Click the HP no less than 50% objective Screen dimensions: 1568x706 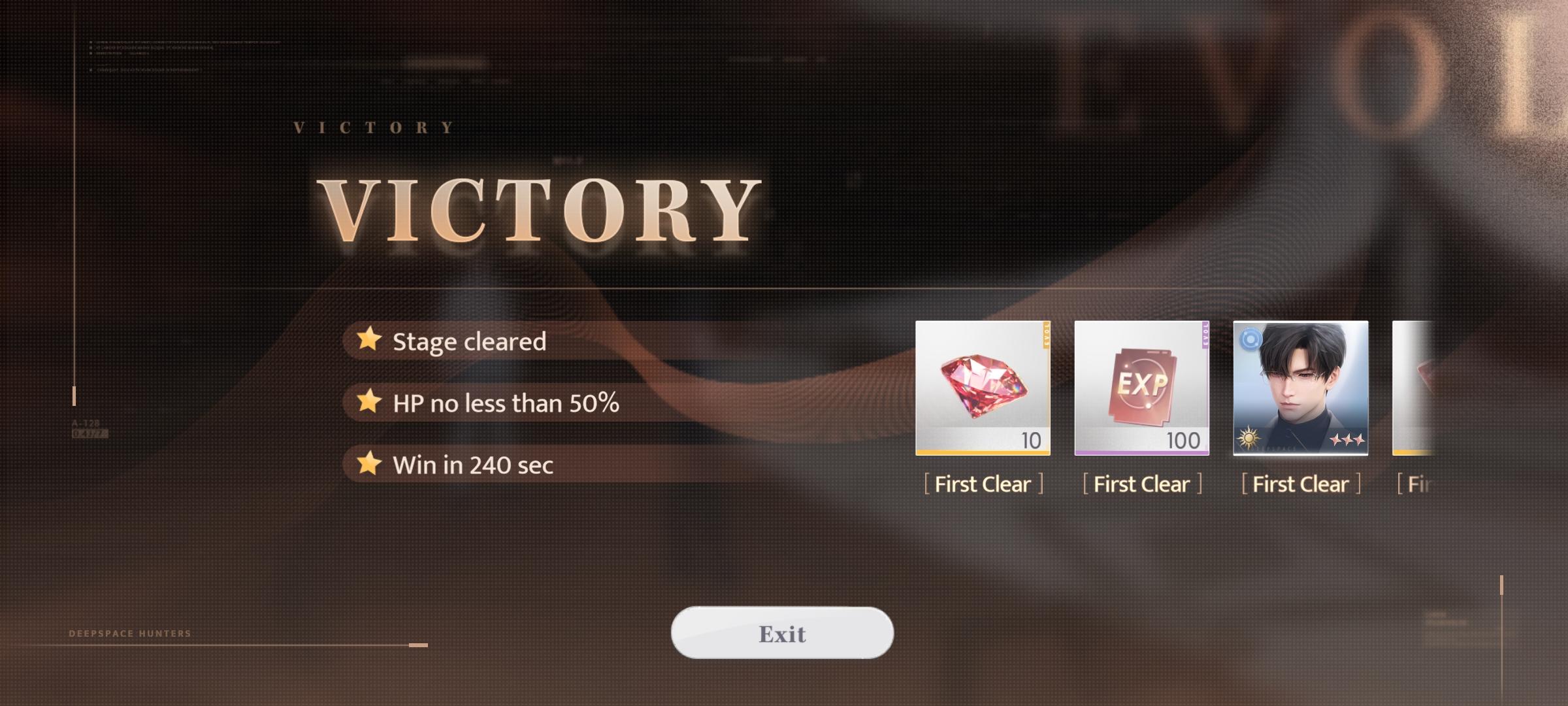[x=506, y=403]
